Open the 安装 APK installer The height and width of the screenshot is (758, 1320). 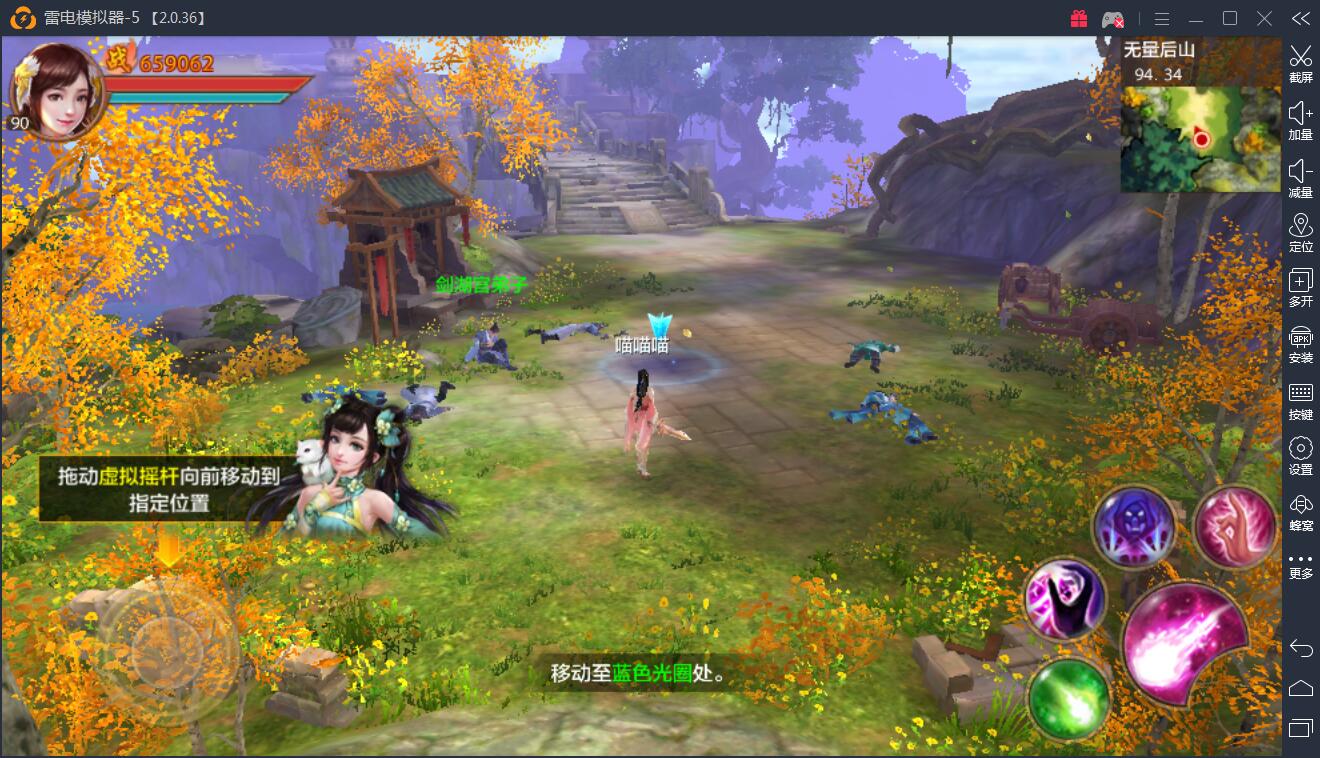click(x=1300, y=343)
